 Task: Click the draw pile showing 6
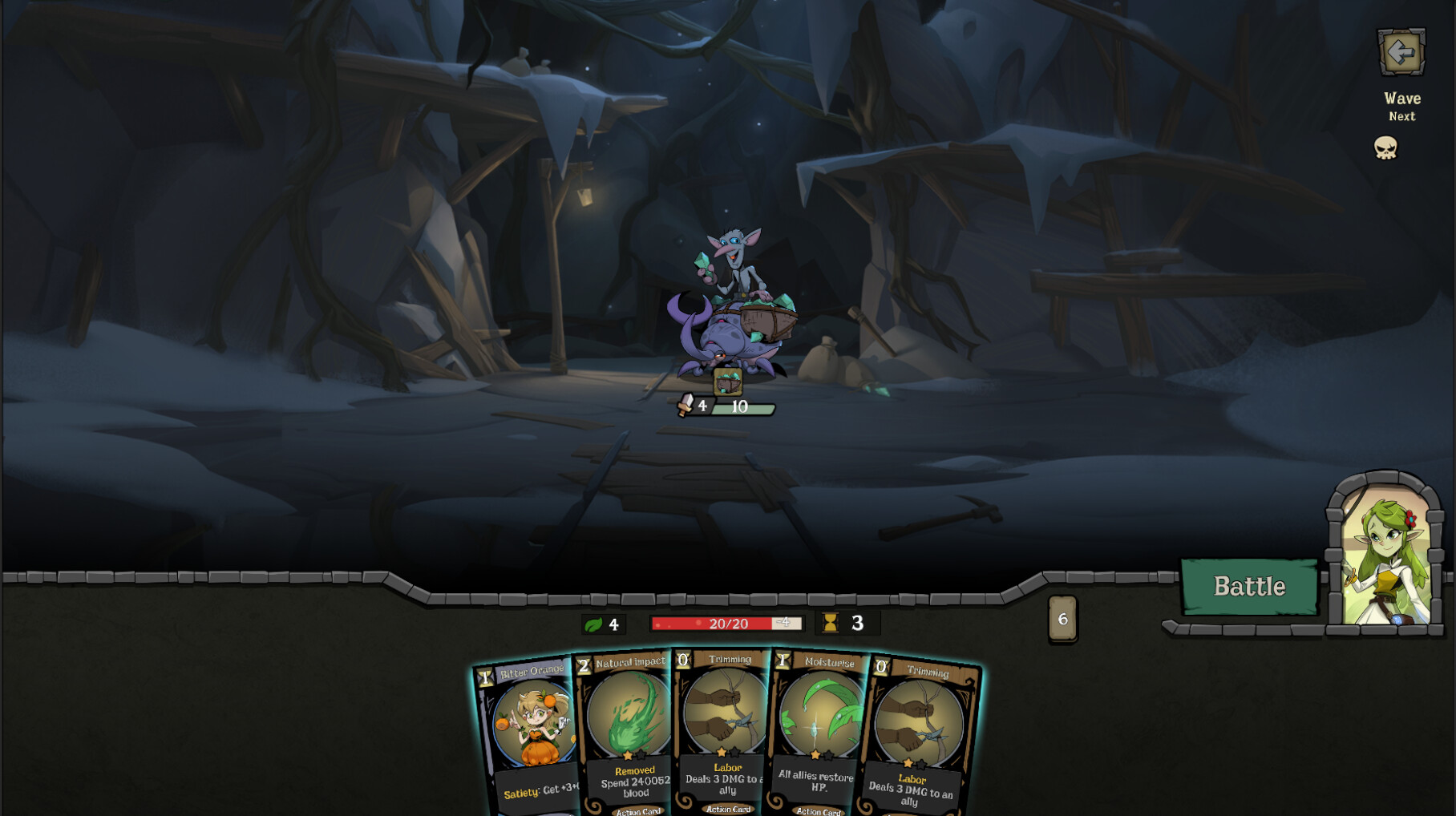pyautogui.click(x=1063, y=617)
